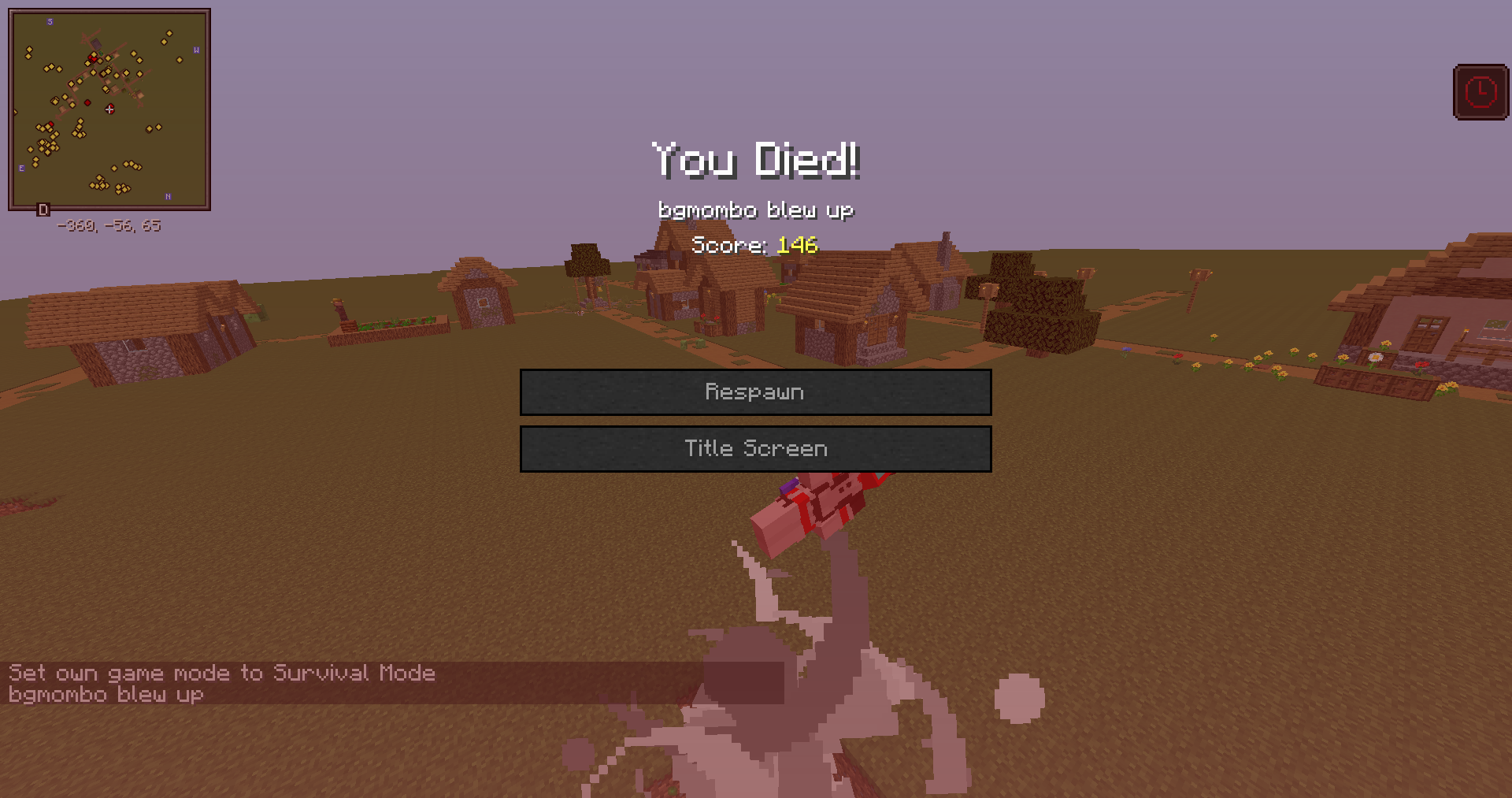1512x798 pixels.
Task: Click the E compass indicator on the minimap
Action: [x=21, y=167]
